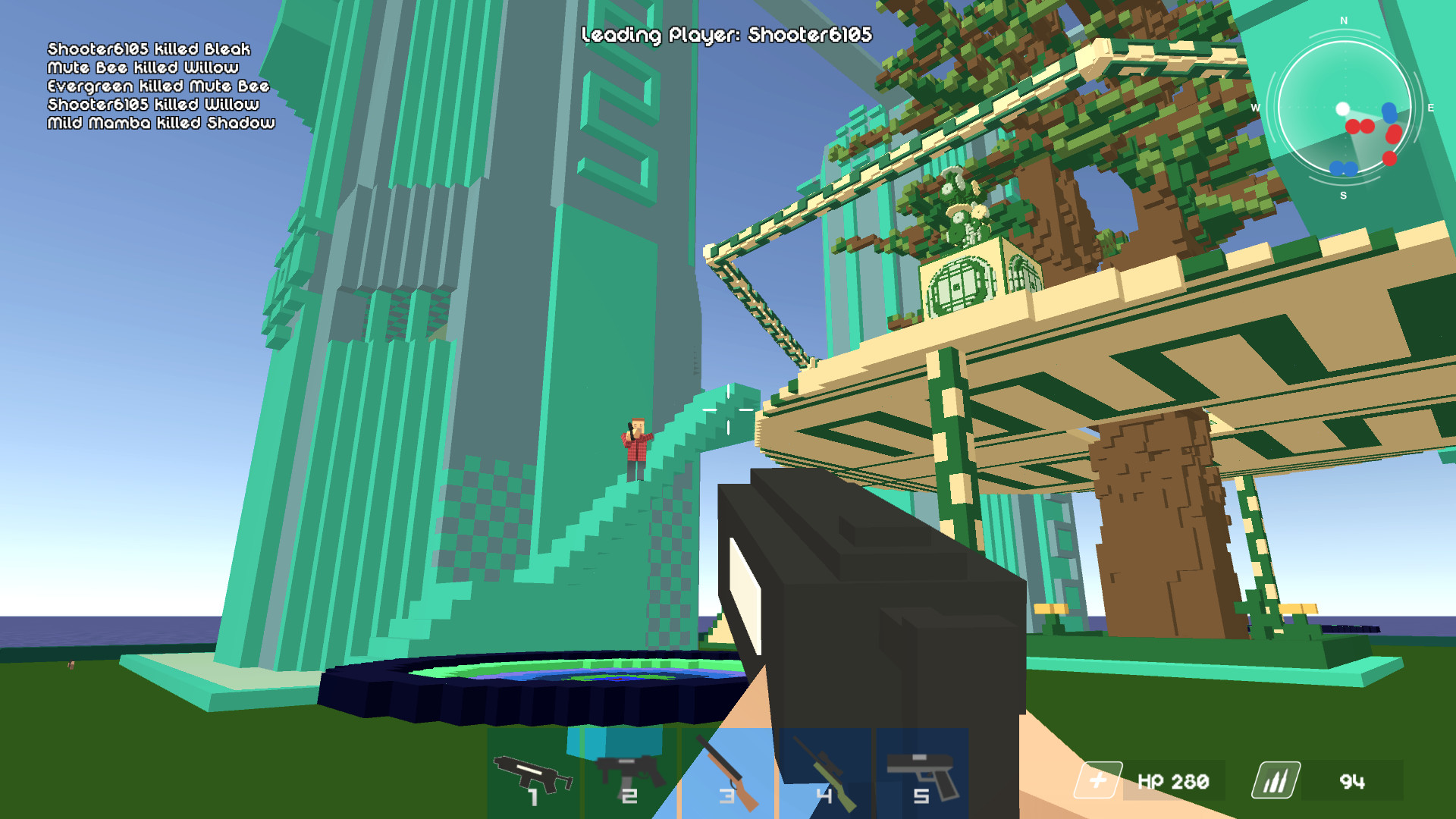Click the north N marker on the minimap

(x=1343, y=21)
